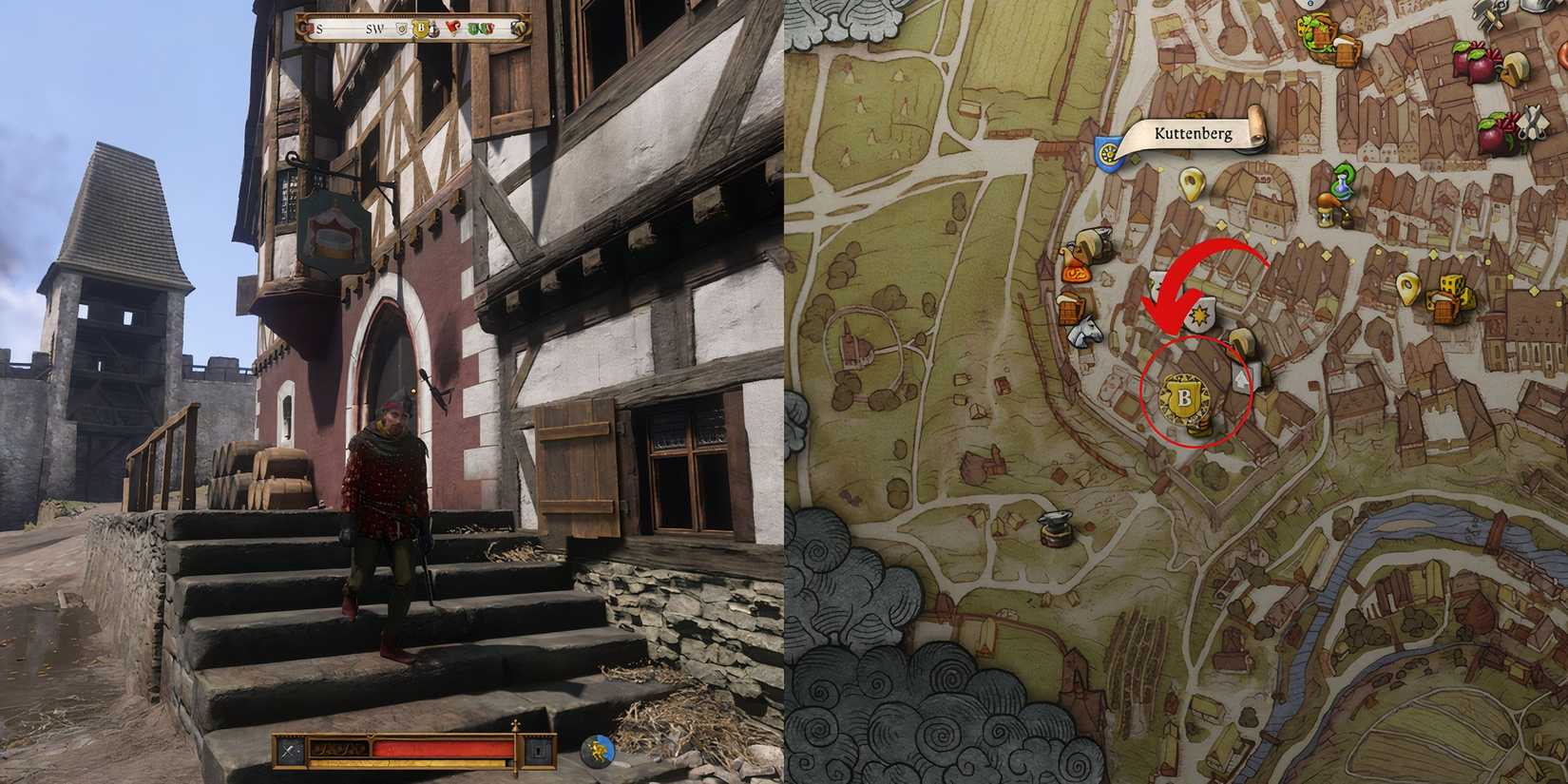Select the yellow waypoint pin below Kuttenberg banner
This screenshot has width=1568, height=784.
(1191, 184)
